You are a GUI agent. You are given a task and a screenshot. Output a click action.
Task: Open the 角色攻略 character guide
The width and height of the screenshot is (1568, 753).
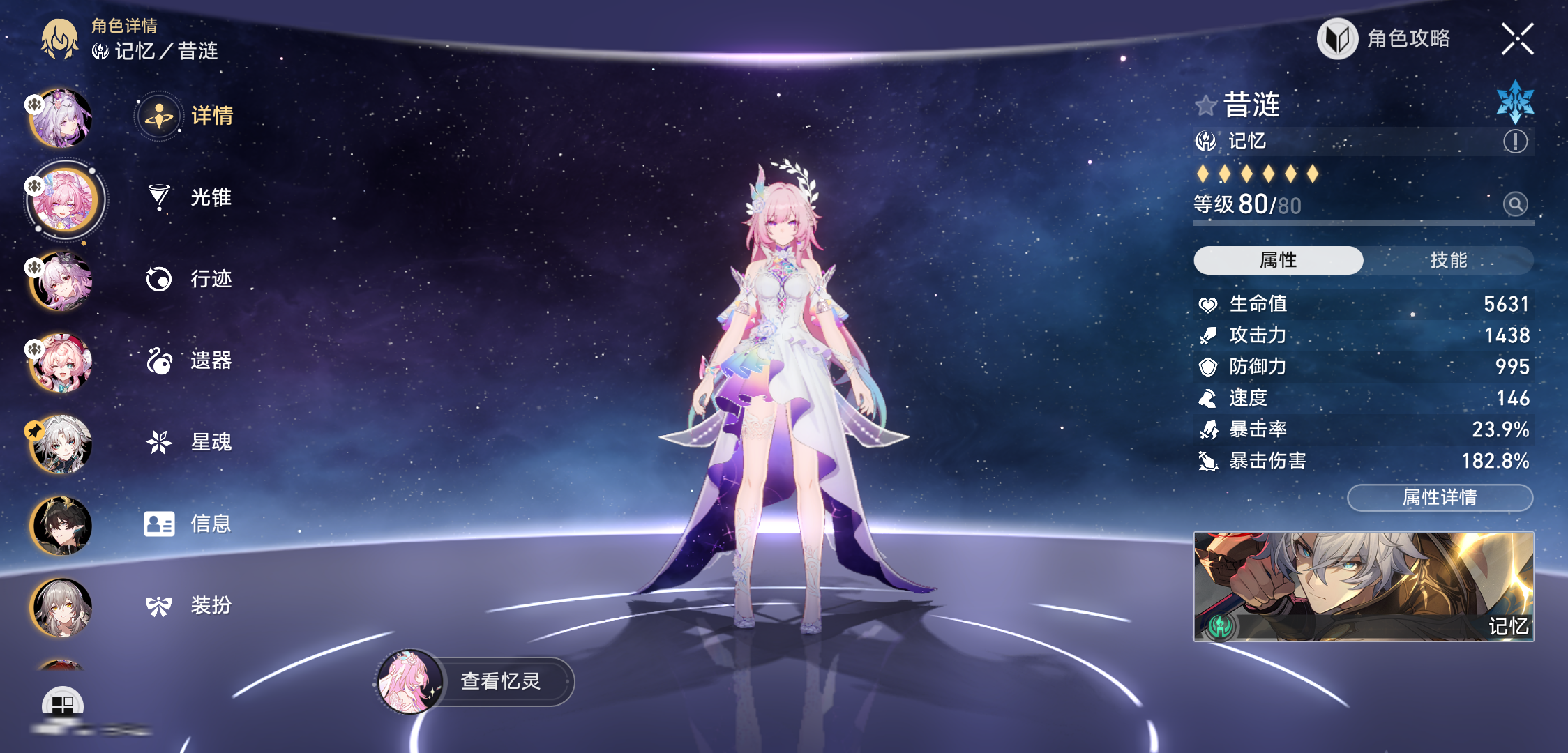tap(1385, 39)
